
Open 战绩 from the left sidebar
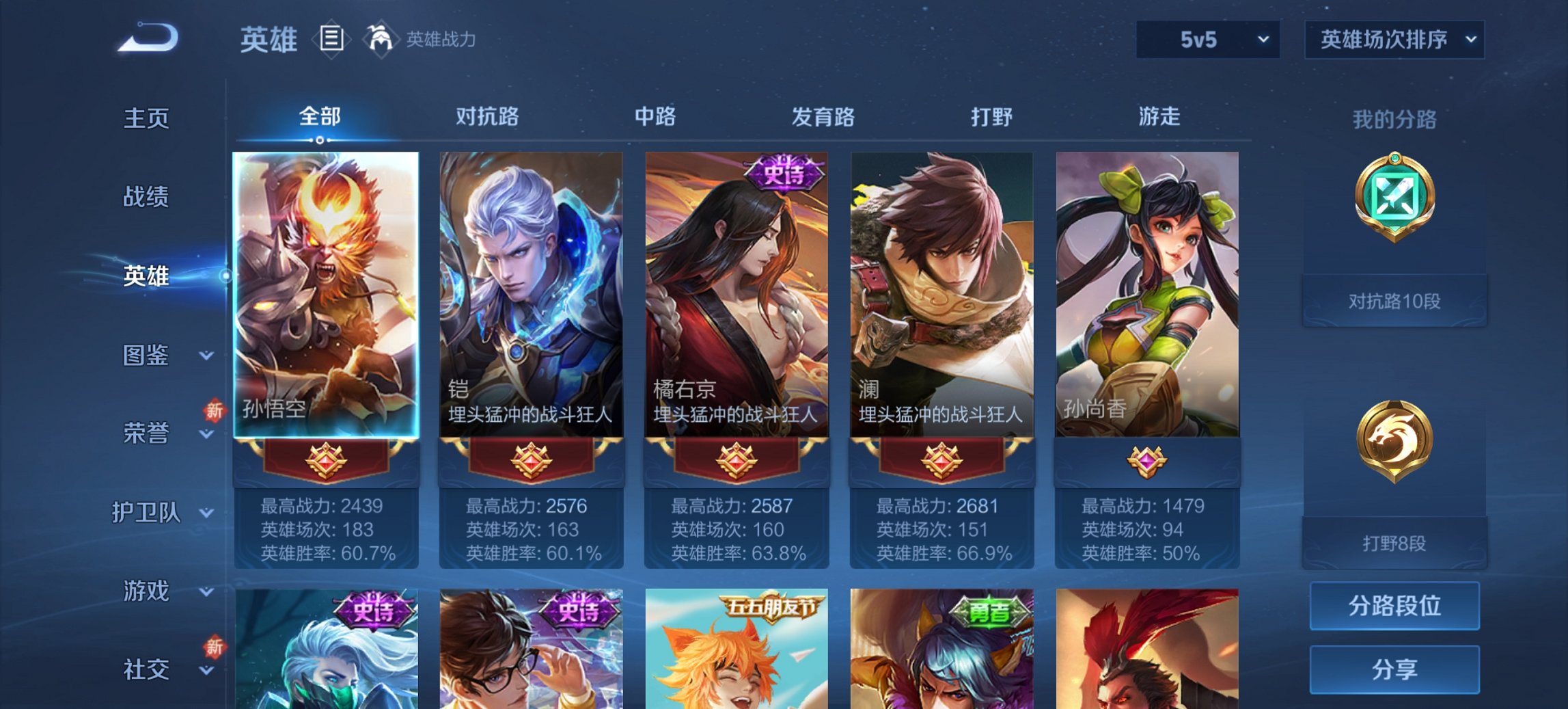pos(147,197)
